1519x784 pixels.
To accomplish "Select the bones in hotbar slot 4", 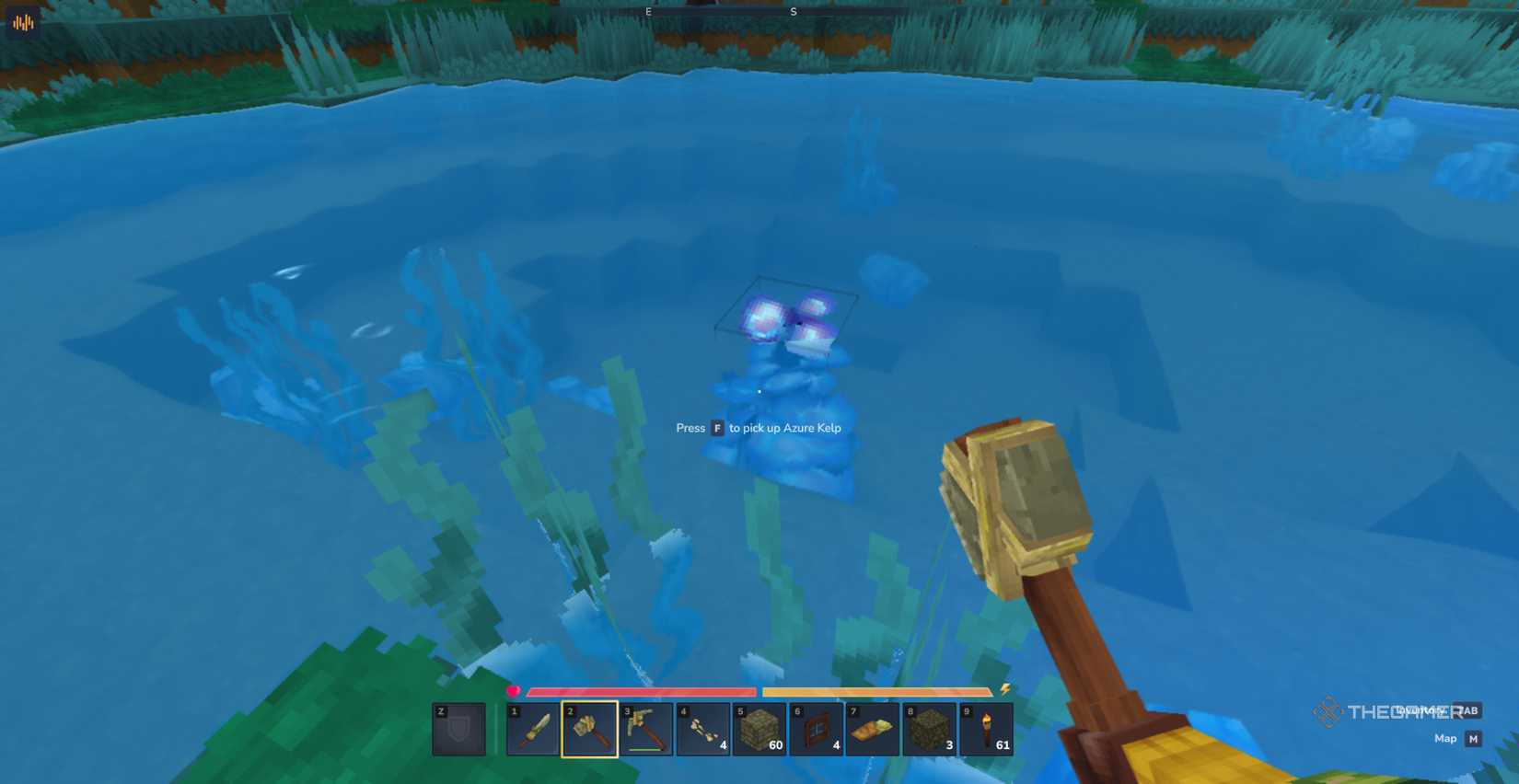I will coord(703,729).
